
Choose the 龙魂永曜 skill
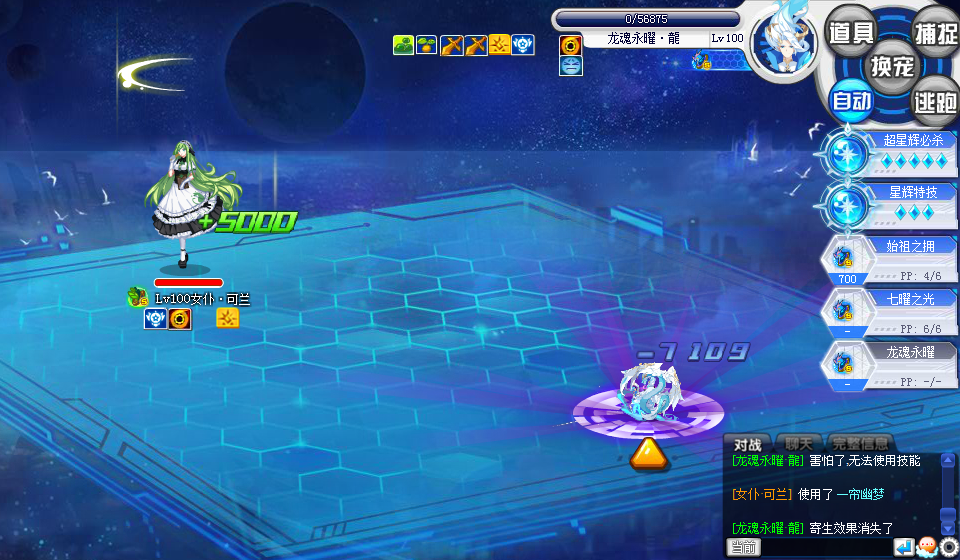pyautogui.click(x=888, y=363)
